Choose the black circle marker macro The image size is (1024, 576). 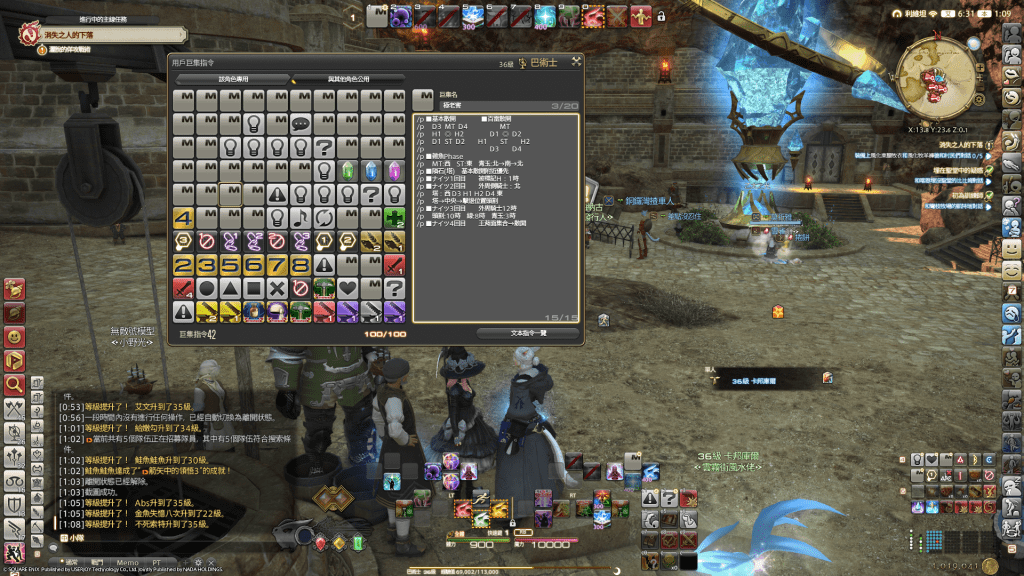tap(208, 288)
